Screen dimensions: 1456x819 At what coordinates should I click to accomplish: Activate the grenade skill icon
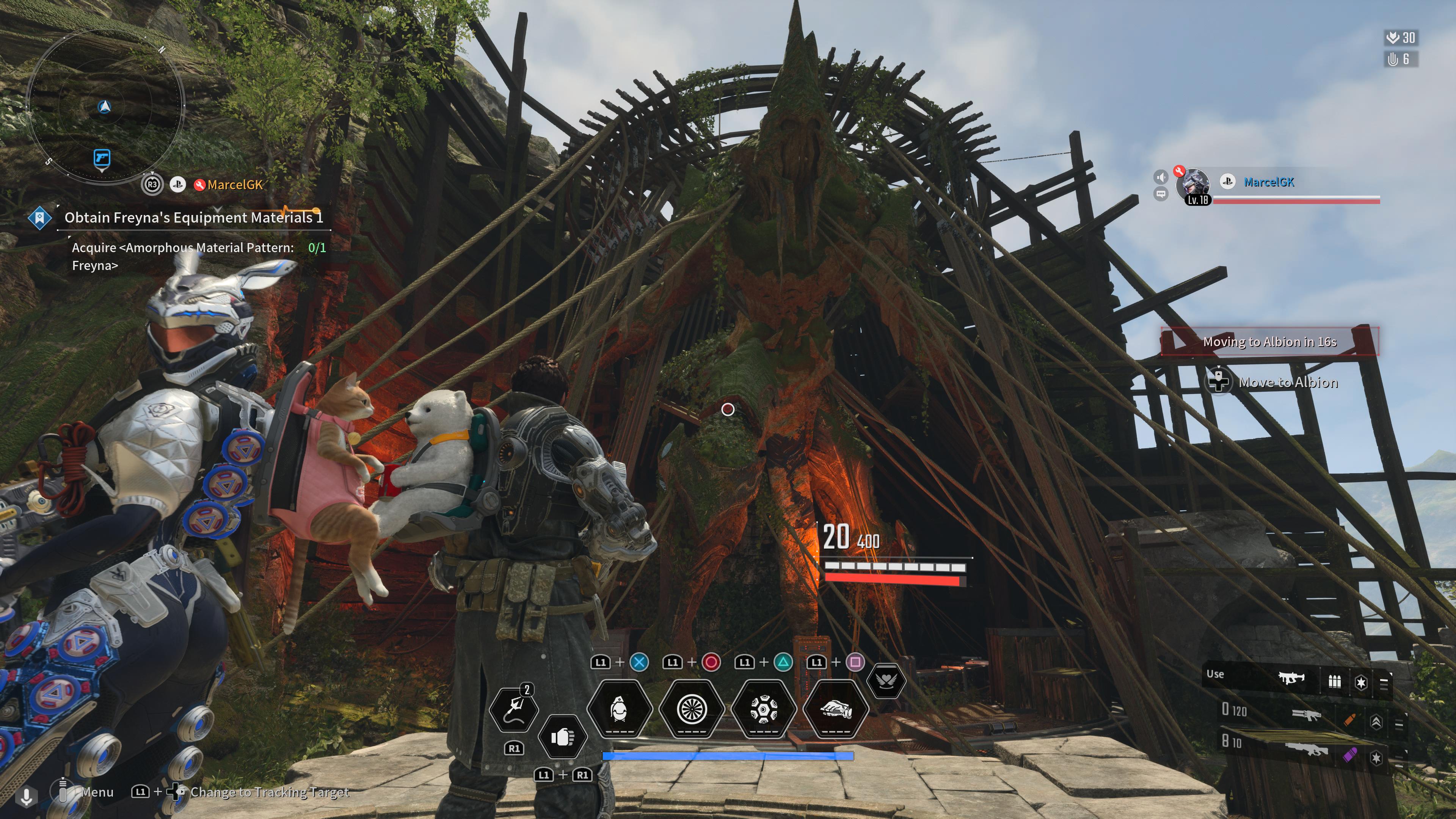click(x=620, y=709)
